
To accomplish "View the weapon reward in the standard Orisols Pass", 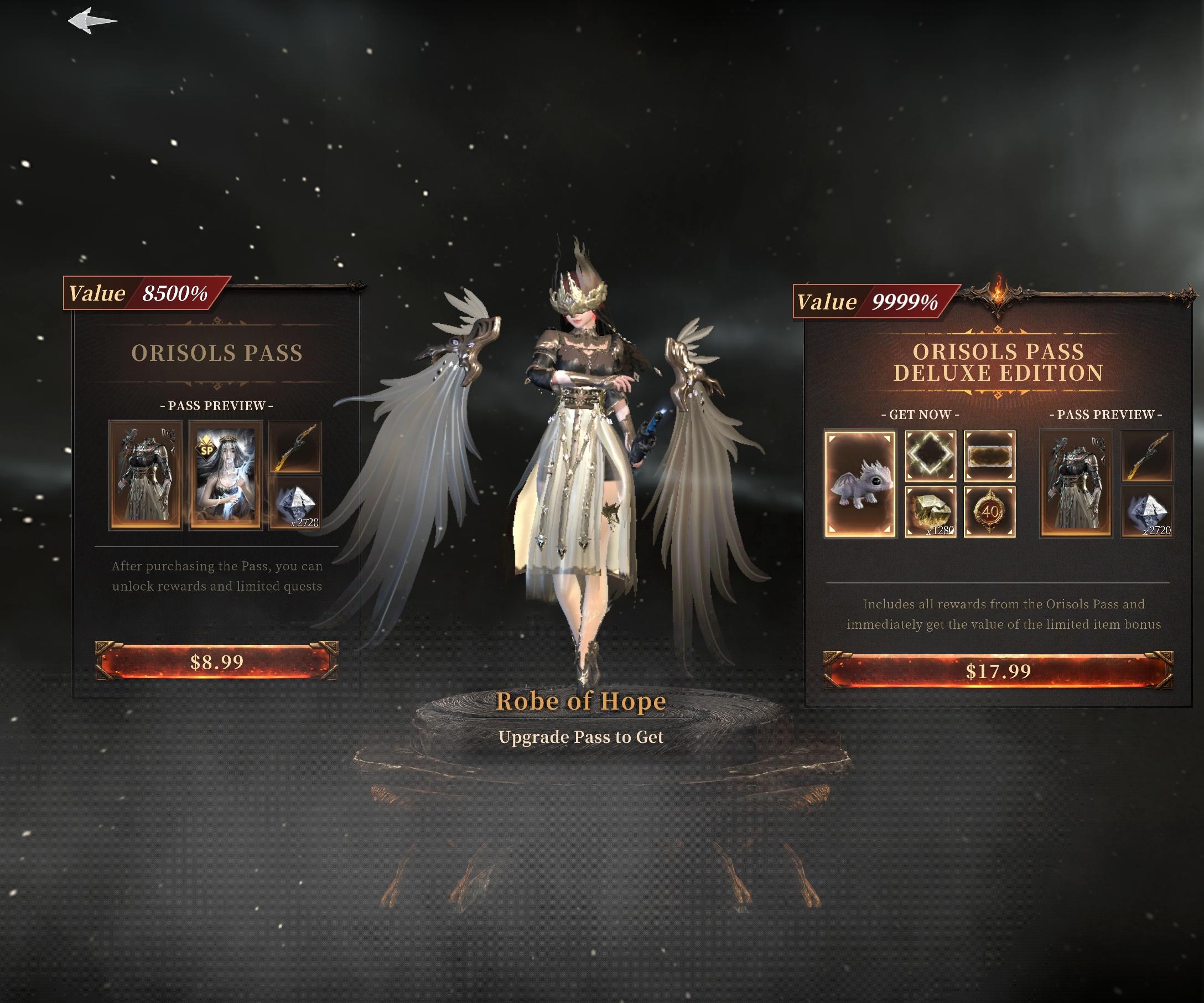I will 295,447.
